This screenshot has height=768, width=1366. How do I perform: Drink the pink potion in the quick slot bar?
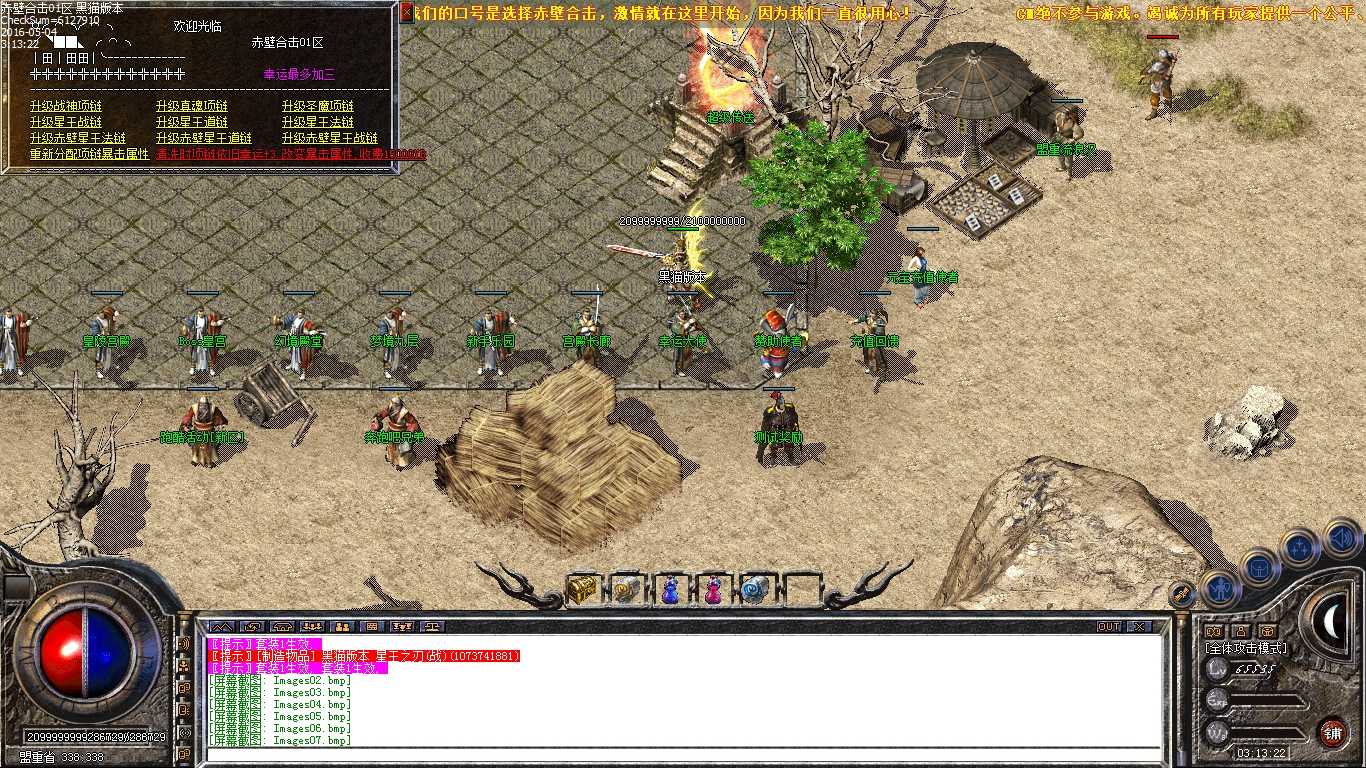713,590
